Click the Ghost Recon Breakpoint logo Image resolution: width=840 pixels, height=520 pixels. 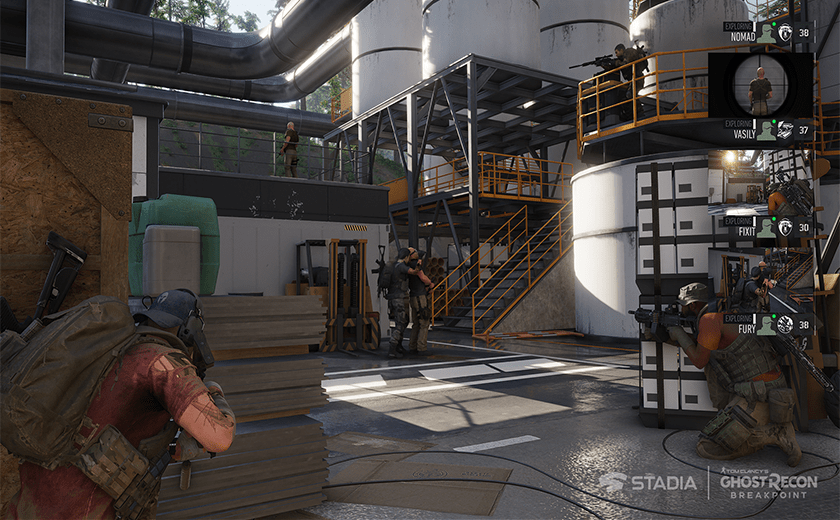[769, 482]
